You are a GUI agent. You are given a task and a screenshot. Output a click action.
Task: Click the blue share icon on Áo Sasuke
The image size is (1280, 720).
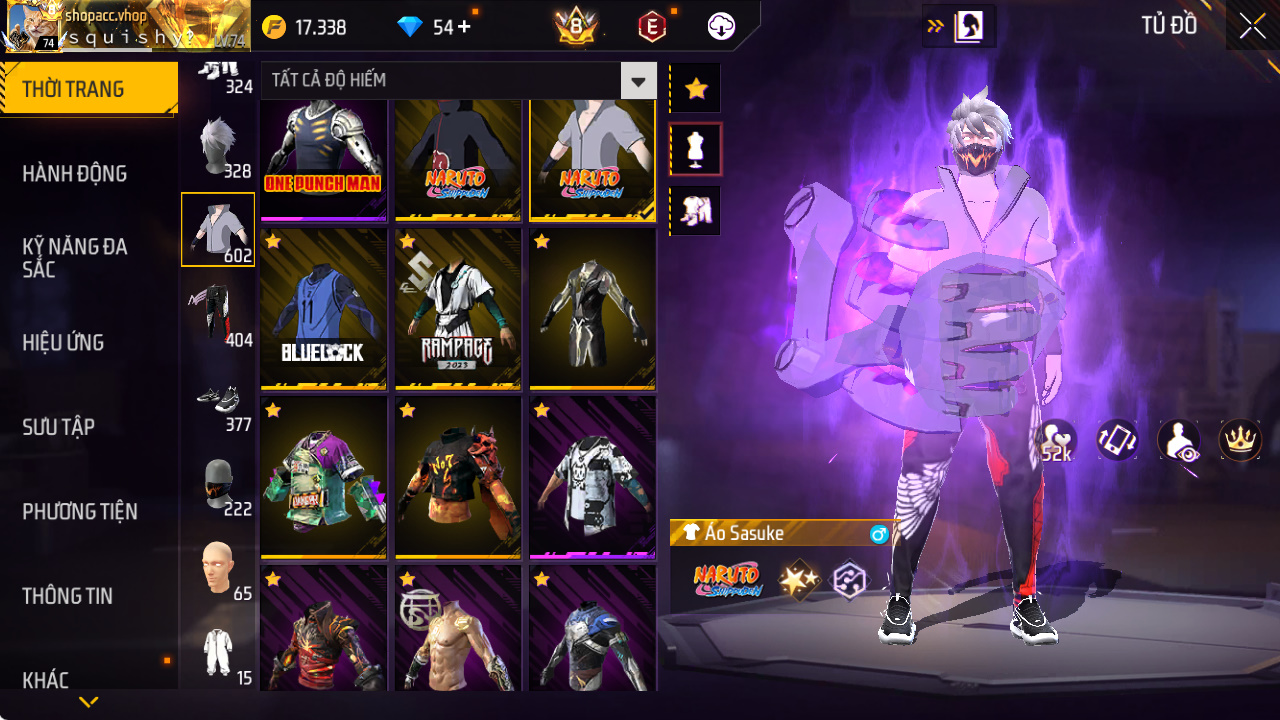point(879,534)
